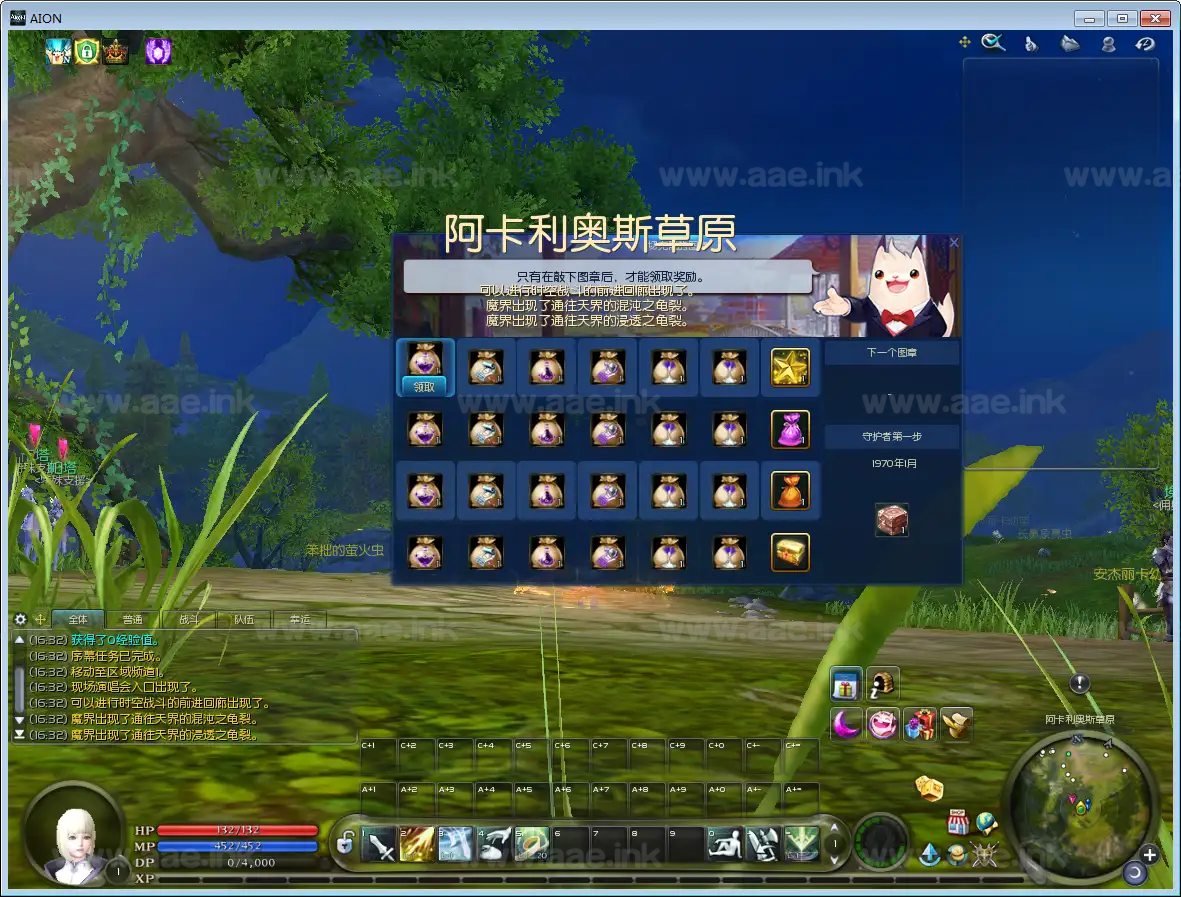Image resolution: width=1181 pixels, height=897 pixels.
Task: Close the stamp reward panel
Action: click(953, 243)
